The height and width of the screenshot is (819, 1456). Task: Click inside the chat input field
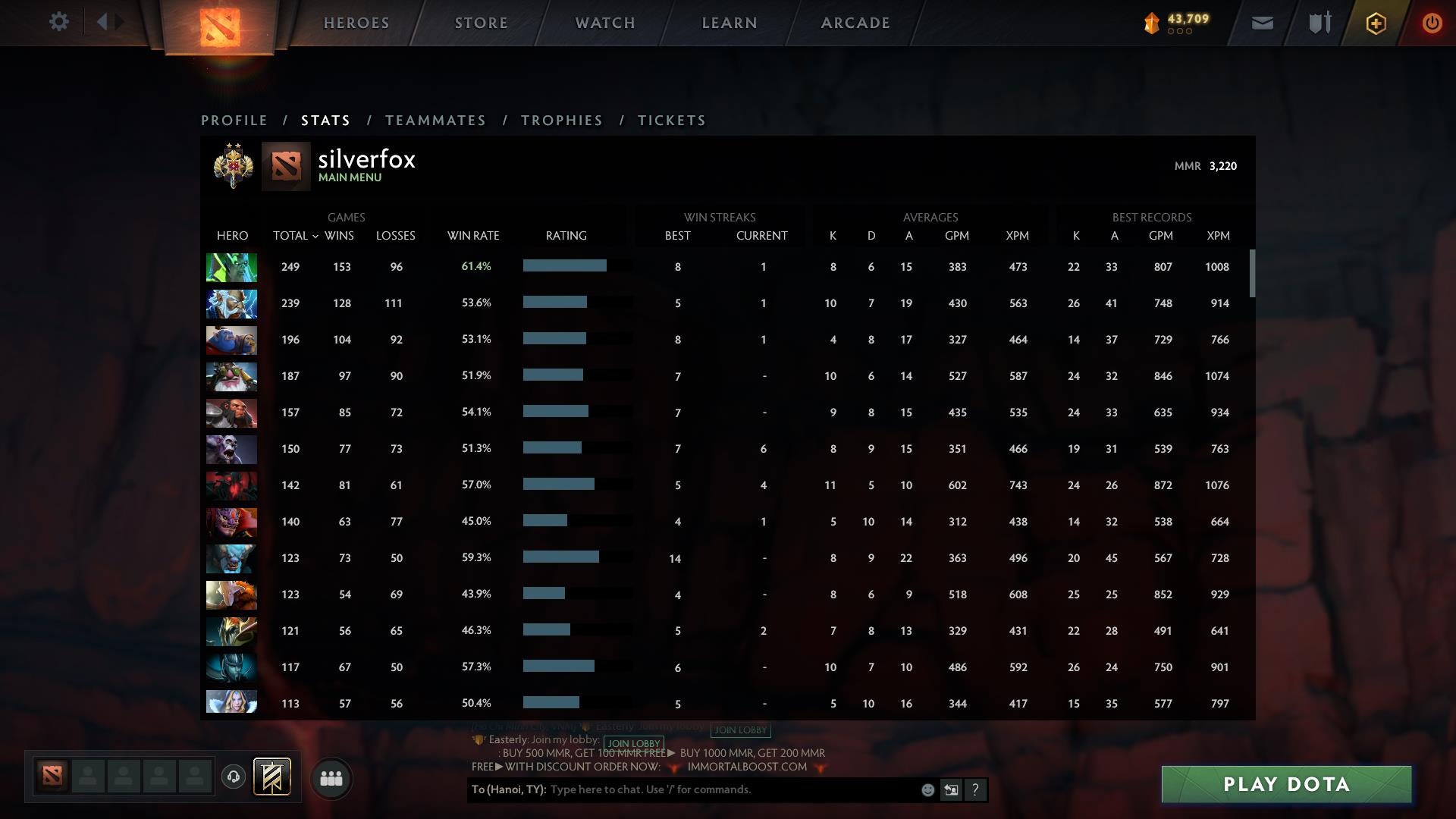[x=682, y=789]
